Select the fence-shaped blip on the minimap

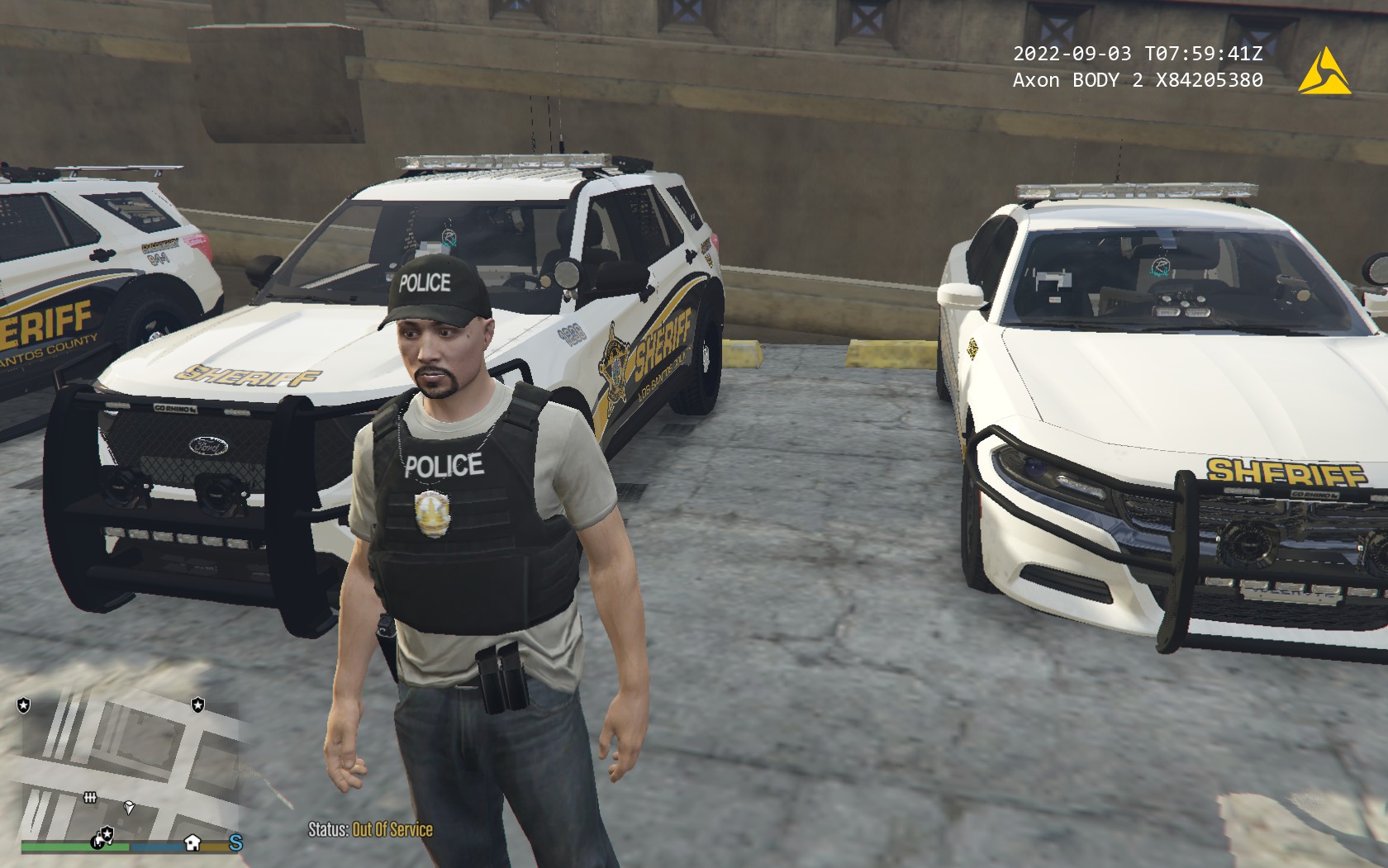click(x=91, y=797)
